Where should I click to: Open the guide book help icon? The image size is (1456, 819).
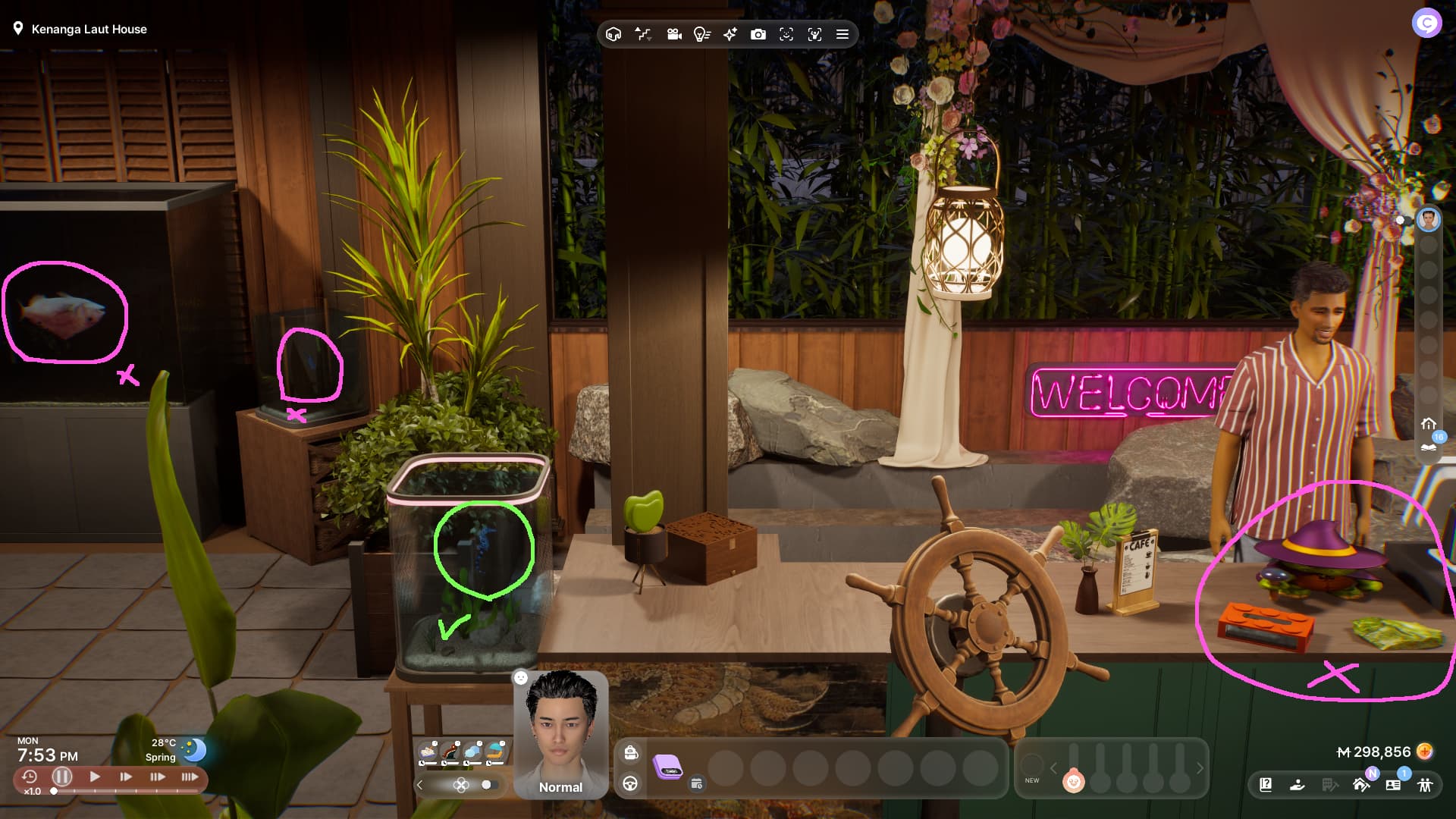[x=1266, y=785]
